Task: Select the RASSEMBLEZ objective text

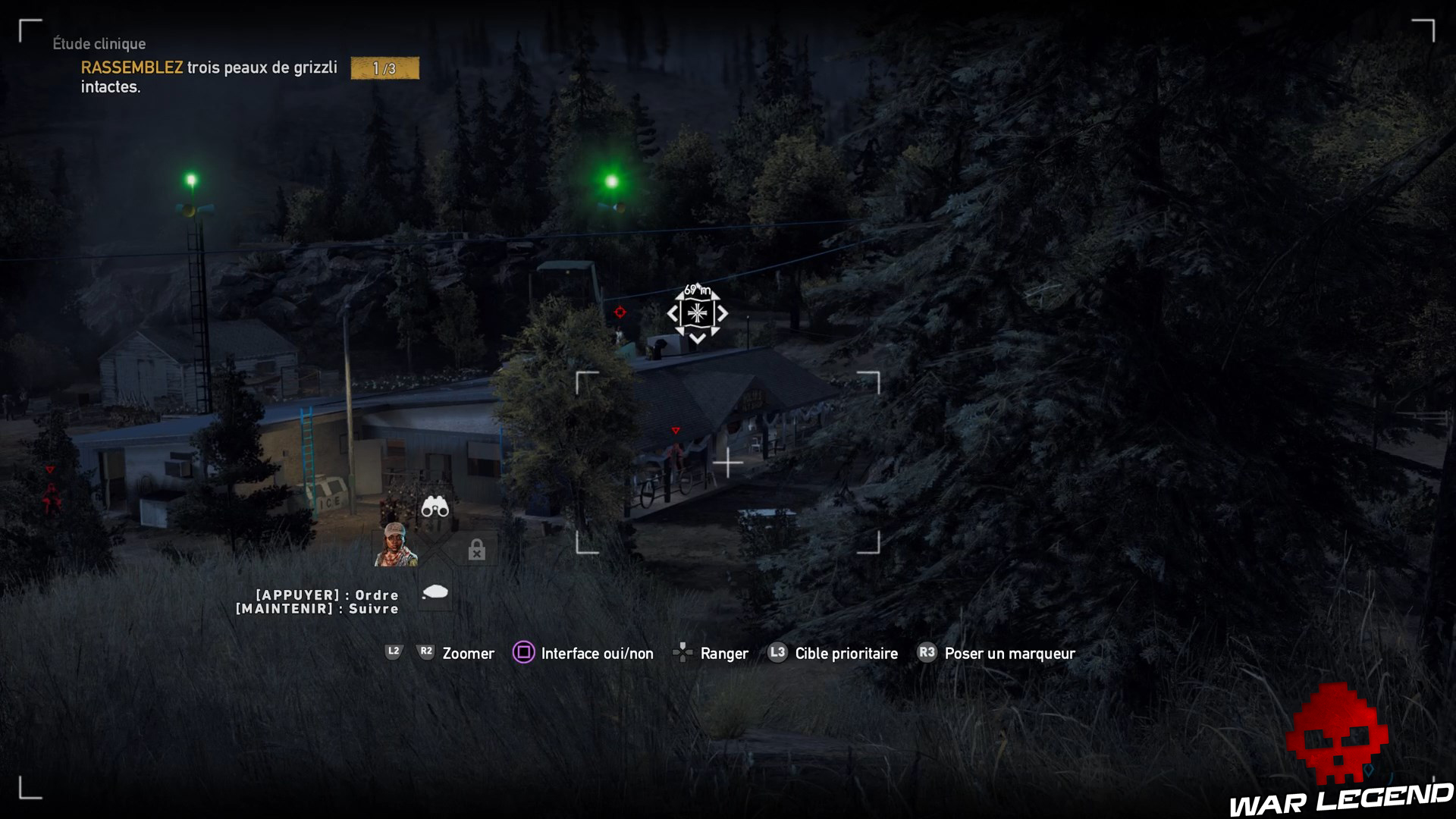Action: (130, 67)
